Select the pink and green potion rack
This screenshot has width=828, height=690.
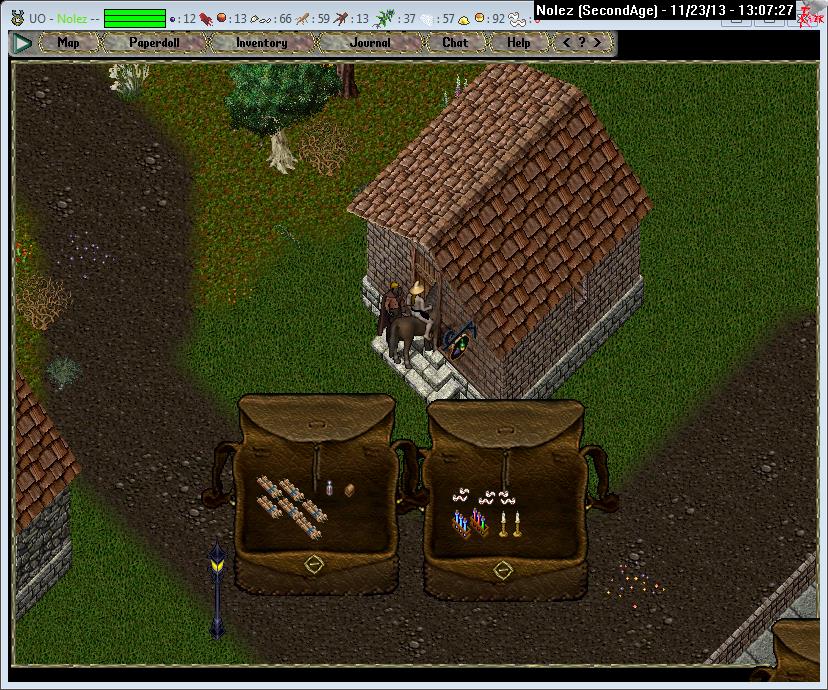click(480, 522)
